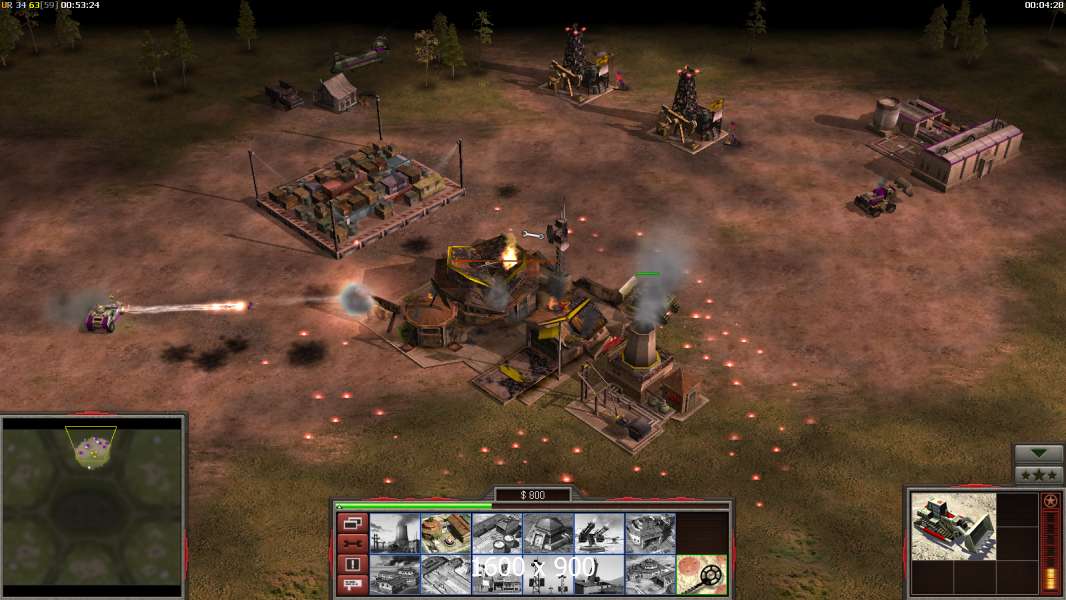
Task: Select the command center build icon
Action: pyautogui.click(x=650, y=574)
